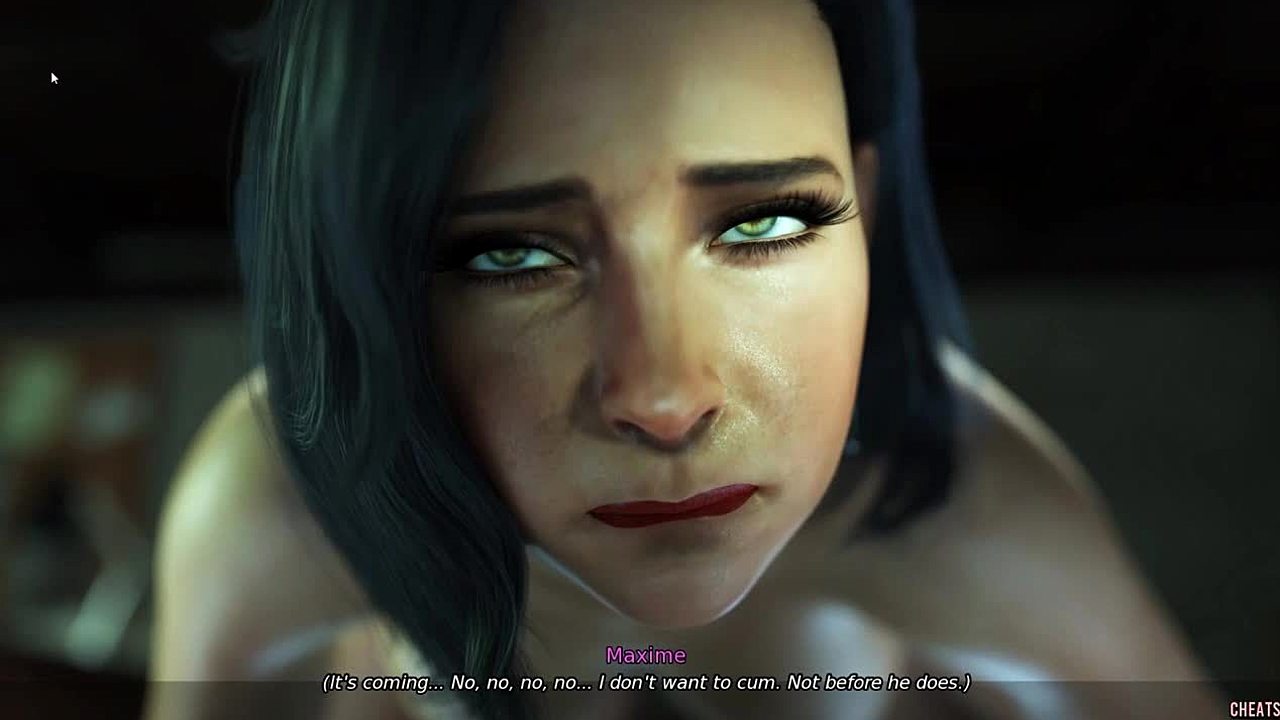This screenshot has height=720, width=1280.
Task: Open the CHEATS menu
Action: click(1254, 709)
